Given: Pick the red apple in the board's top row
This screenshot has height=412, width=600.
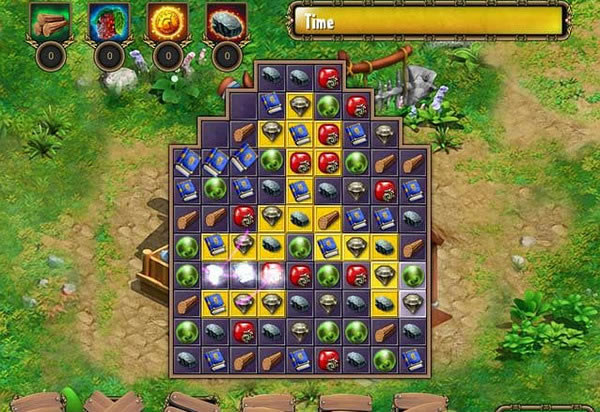Looking at the screenshot, I should 328,77.
